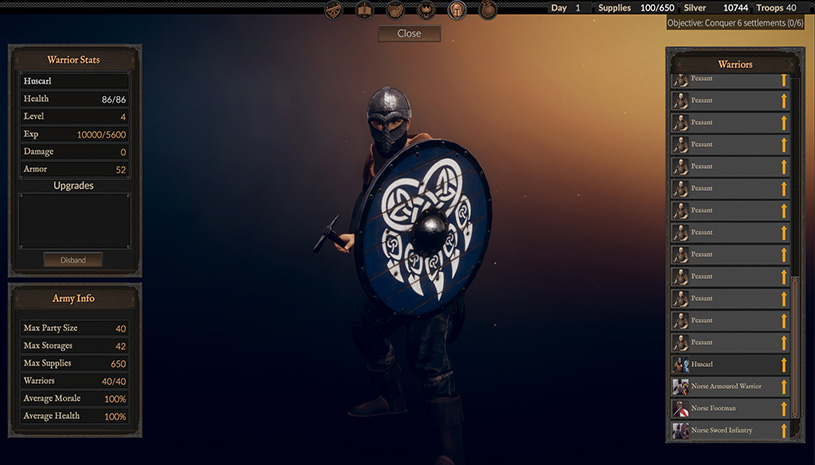Image resolution: width=815 pixels, height=465 pixels.
Task: Click Norse Armoured Warrior's orange arrow
Action: 784,387
